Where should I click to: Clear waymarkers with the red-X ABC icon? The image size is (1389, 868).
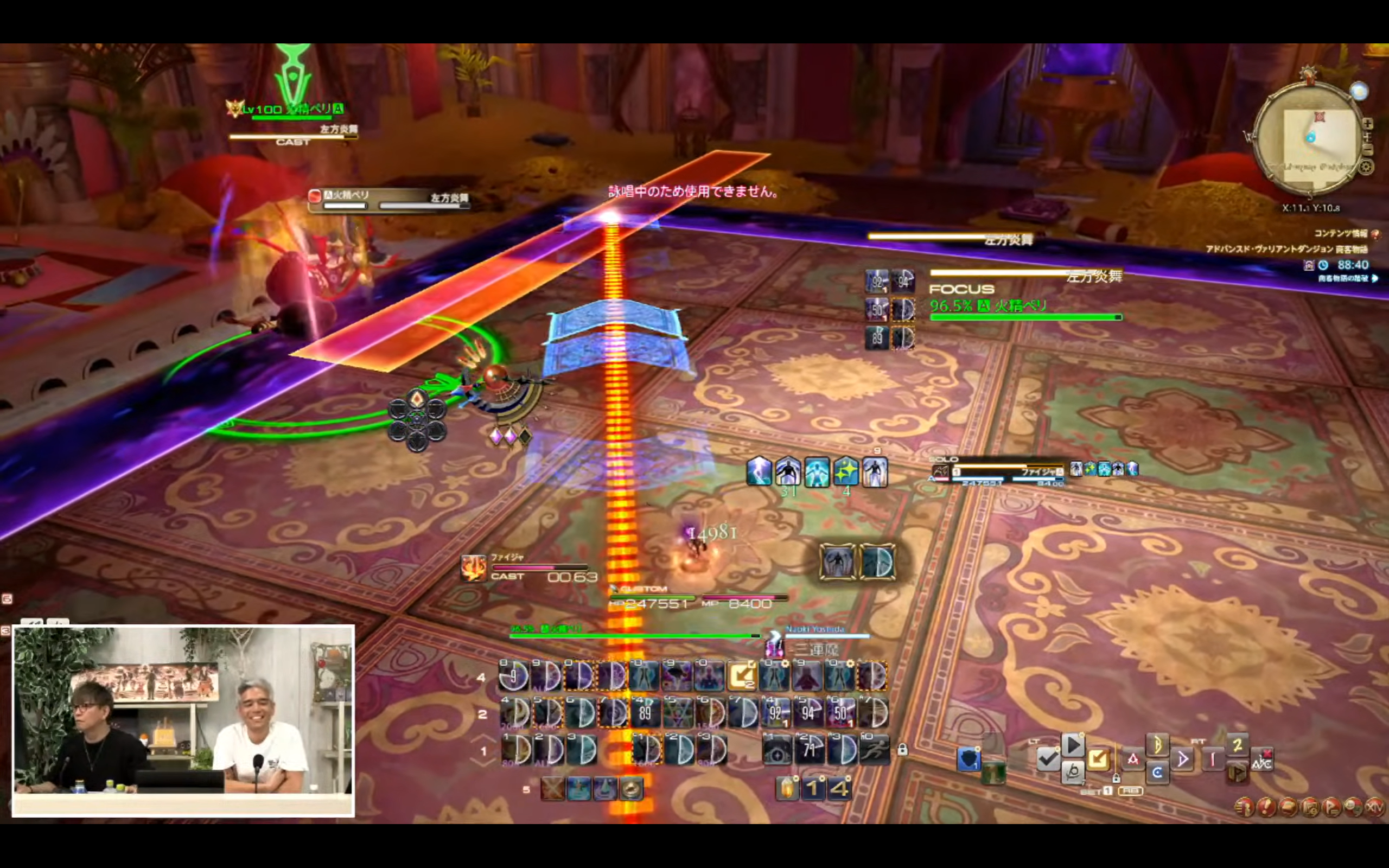pyautogui.click(x=1261, y=760)
